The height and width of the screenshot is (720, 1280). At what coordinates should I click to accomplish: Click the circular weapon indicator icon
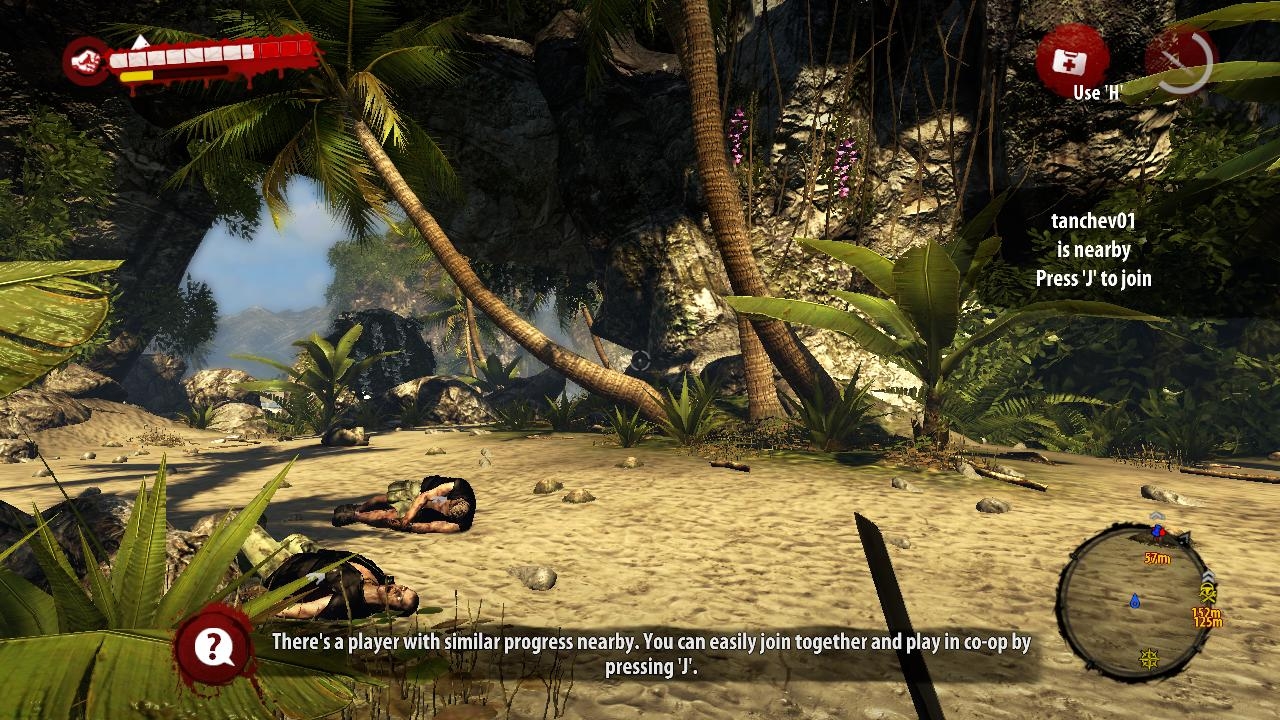coord(1180,62)
